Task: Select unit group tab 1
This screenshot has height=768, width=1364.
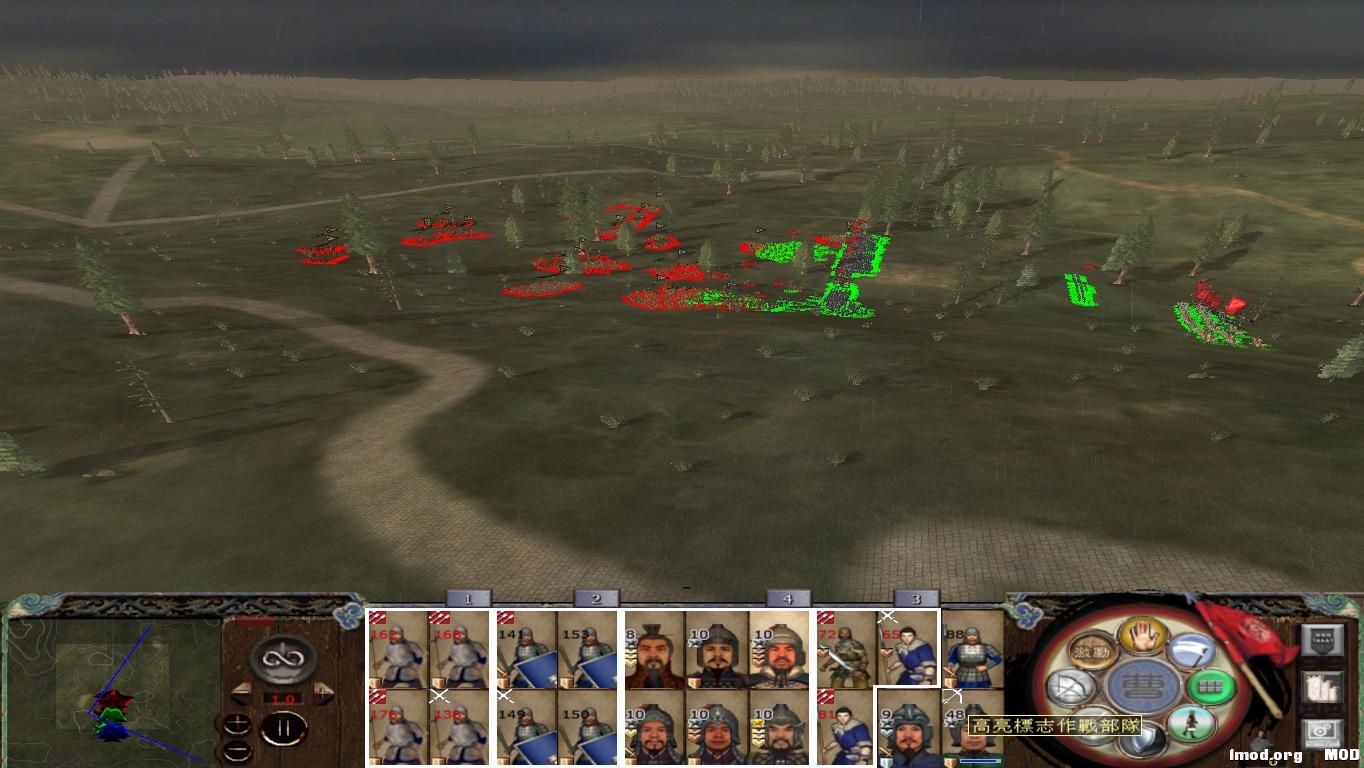Action: [x=468, y=598]
